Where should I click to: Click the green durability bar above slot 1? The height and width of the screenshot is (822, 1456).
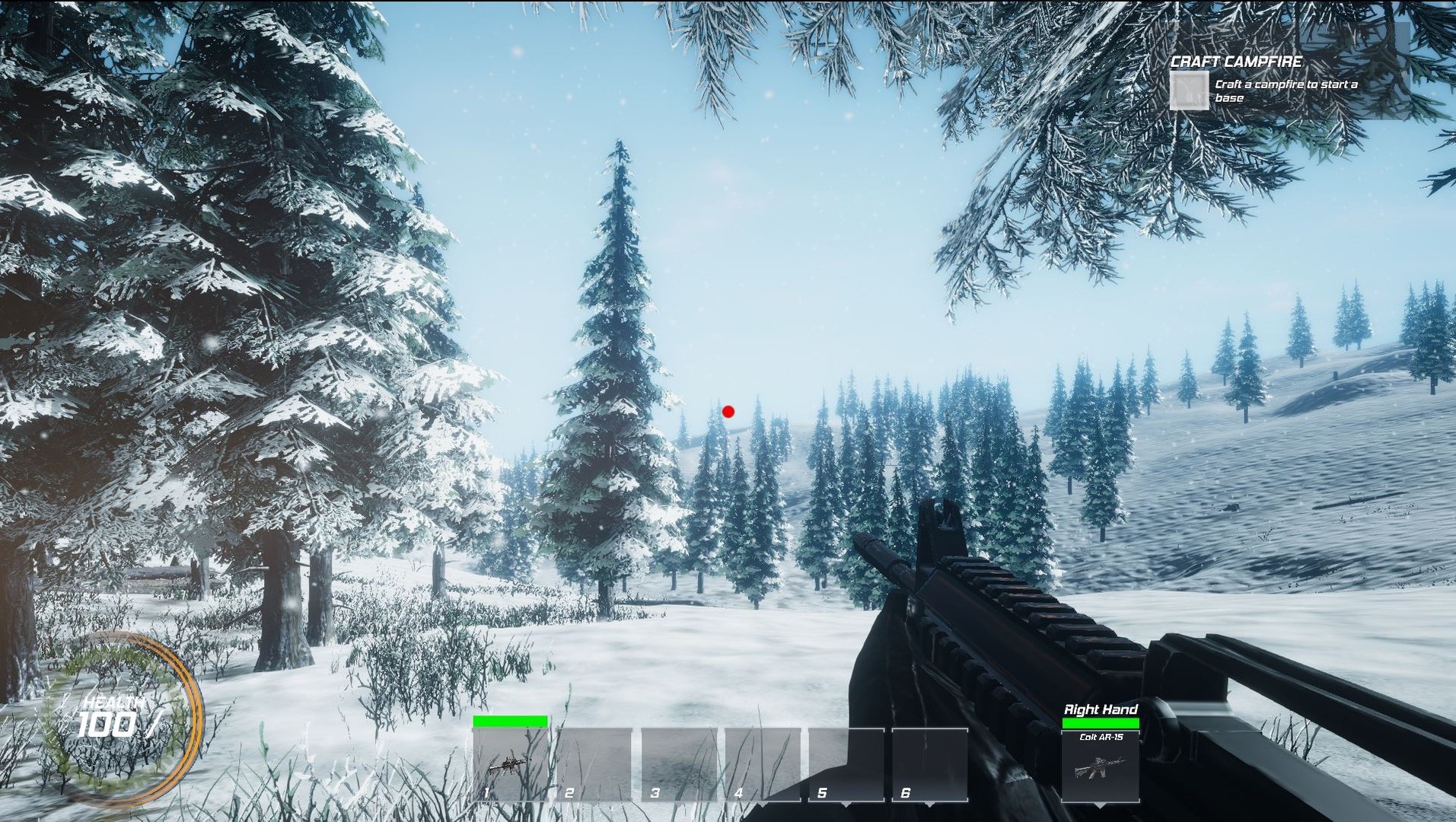click(x=508, y=721)
